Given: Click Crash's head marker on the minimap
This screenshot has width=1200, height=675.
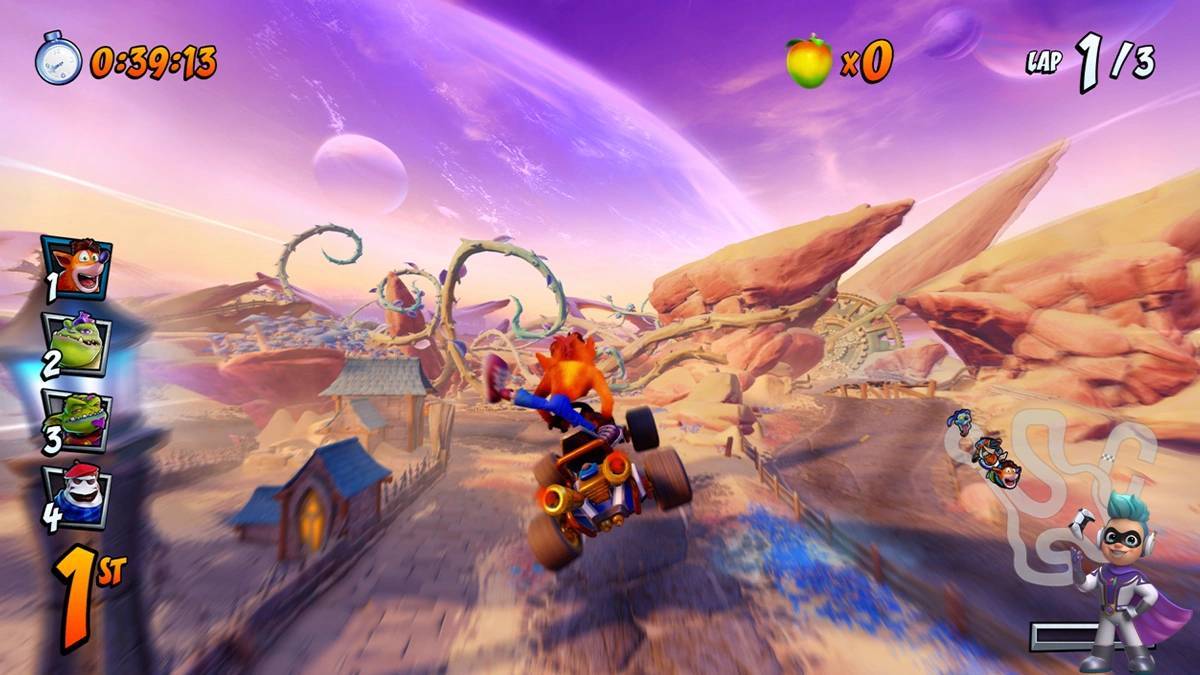Looking at the screenshot, I should click(x=1006, y=472).
